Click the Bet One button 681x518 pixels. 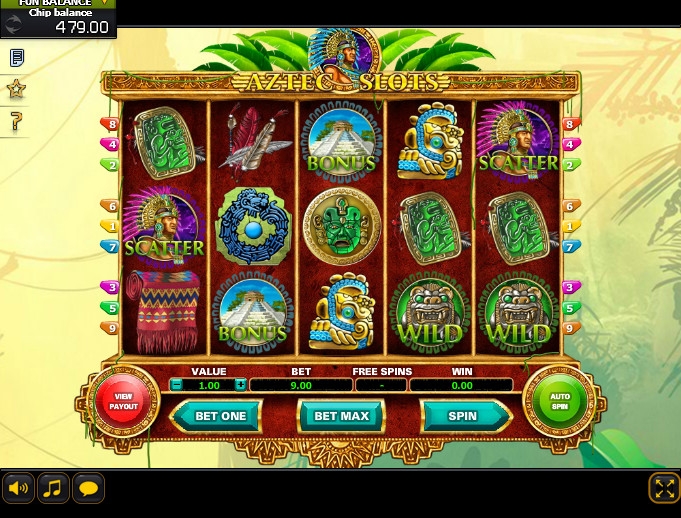[x=220, y=416]
